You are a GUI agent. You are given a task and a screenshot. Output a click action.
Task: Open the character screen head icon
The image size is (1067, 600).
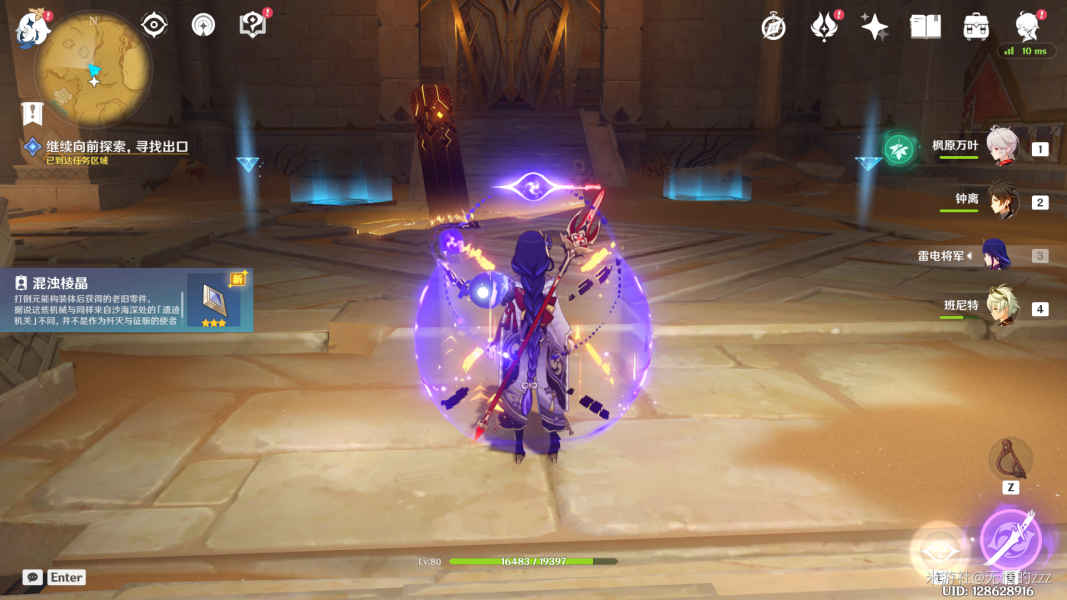[x=1026, y=26]
